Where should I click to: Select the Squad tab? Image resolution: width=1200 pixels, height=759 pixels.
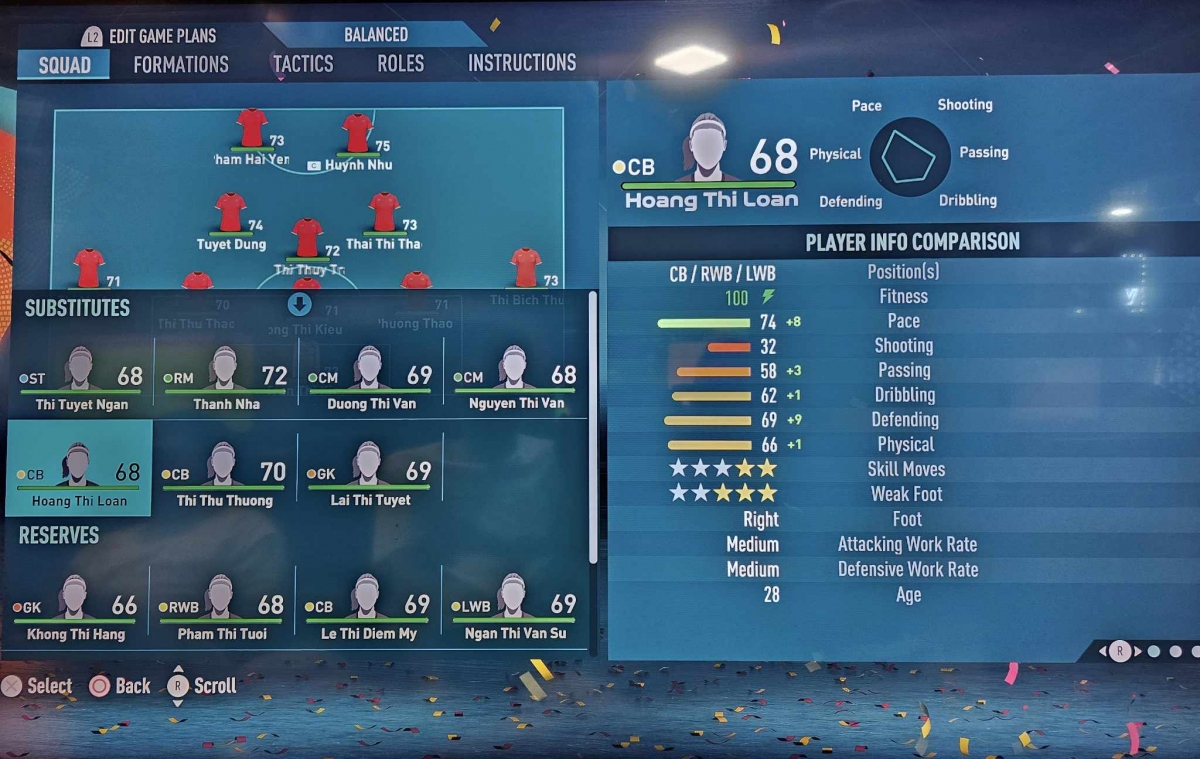point(65,65)
